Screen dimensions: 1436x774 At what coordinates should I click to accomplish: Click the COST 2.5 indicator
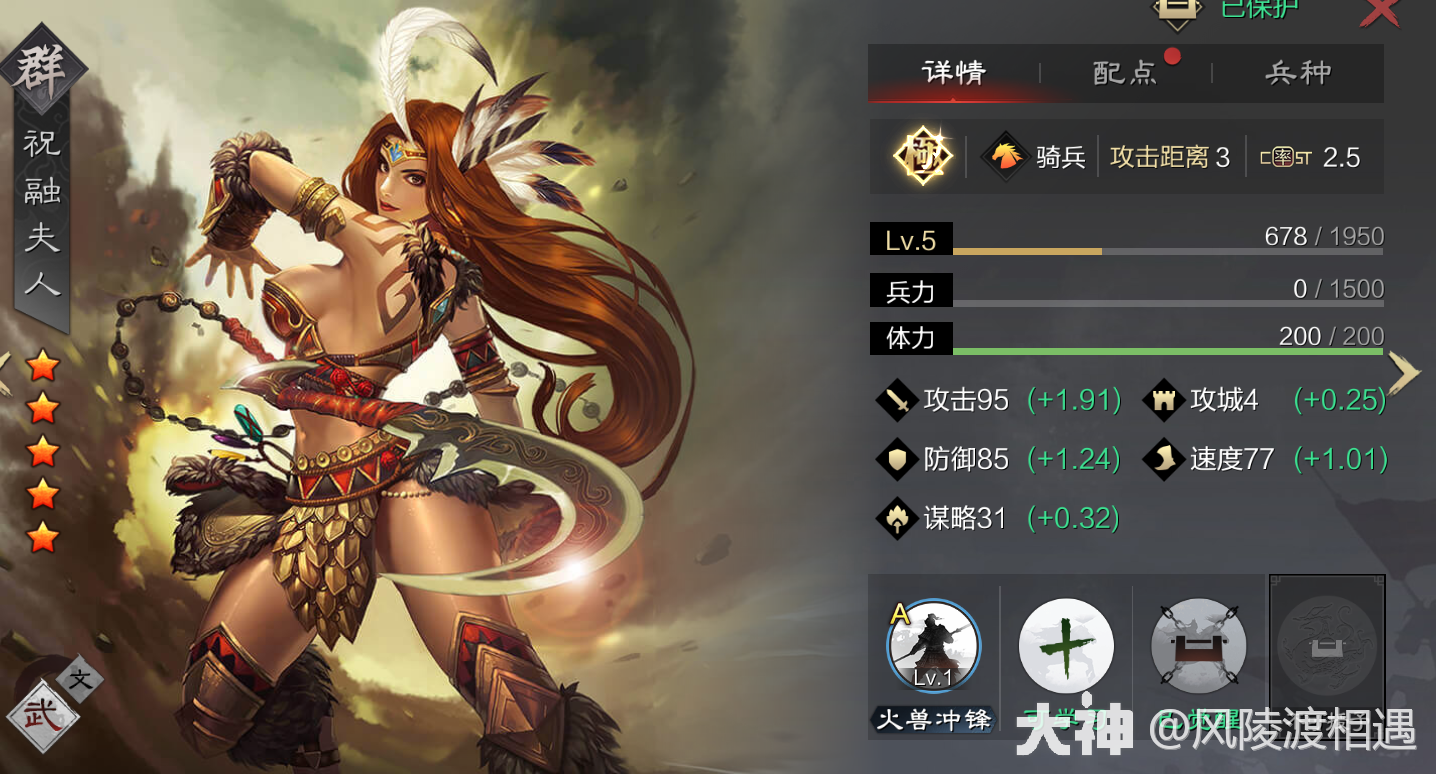1313,156
